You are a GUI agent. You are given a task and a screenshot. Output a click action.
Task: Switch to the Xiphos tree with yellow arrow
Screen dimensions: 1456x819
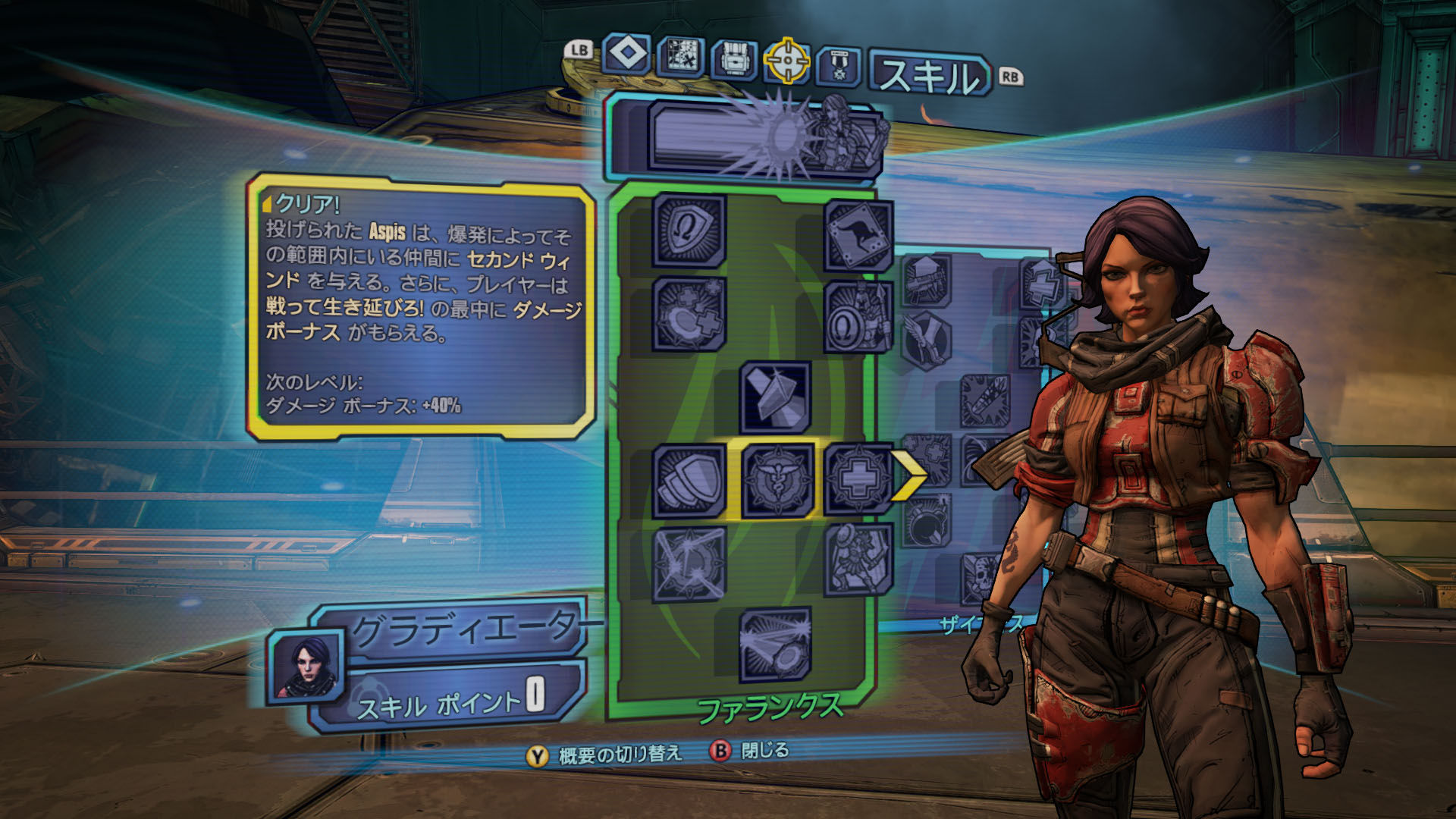(908, 475)
